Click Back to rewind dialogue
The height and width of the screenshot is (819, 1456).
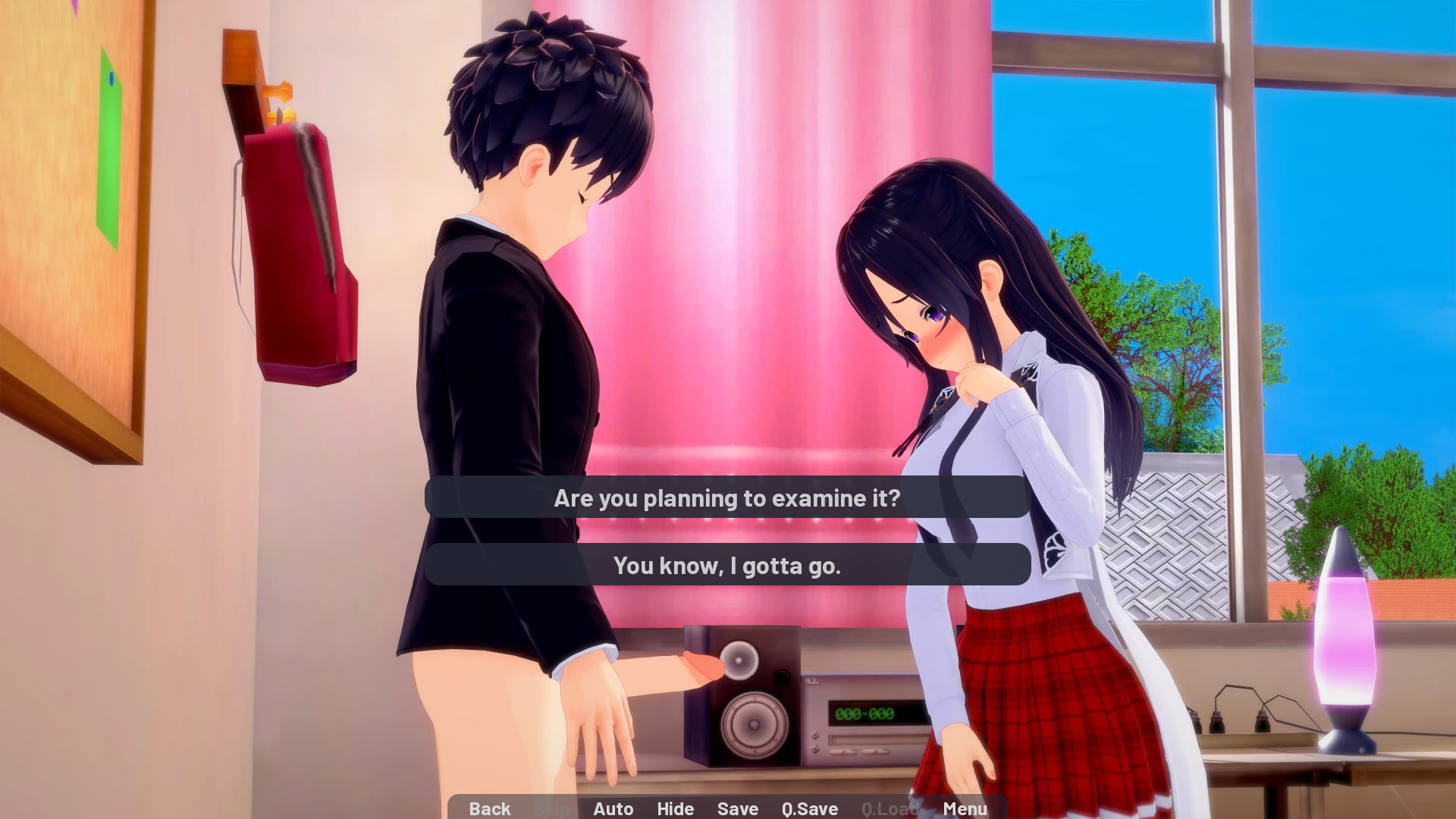pos(489,808)
